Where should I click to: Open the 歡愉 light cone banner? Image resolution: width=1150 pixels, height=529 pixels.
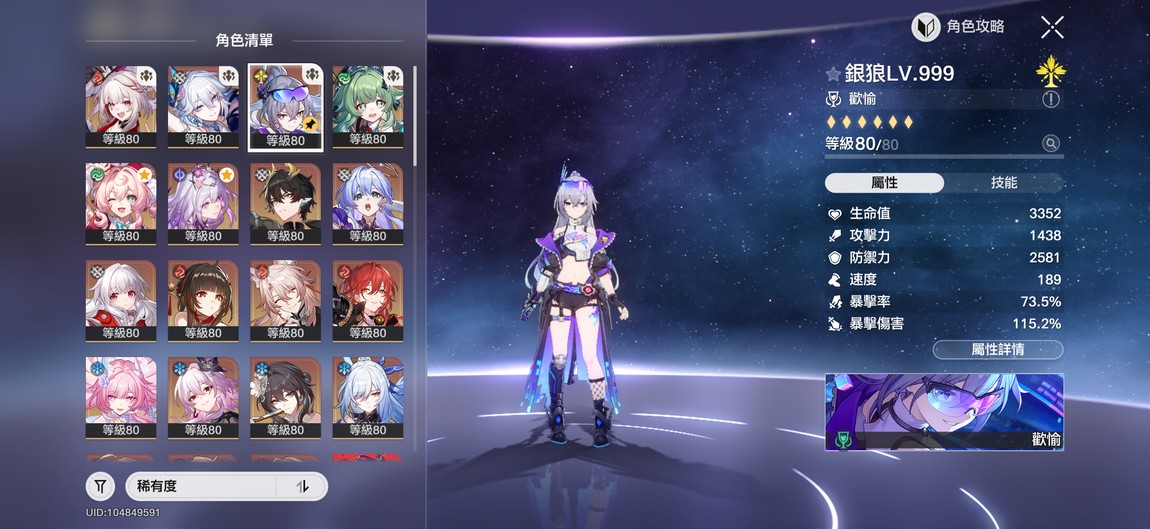[x=943, y=412]
